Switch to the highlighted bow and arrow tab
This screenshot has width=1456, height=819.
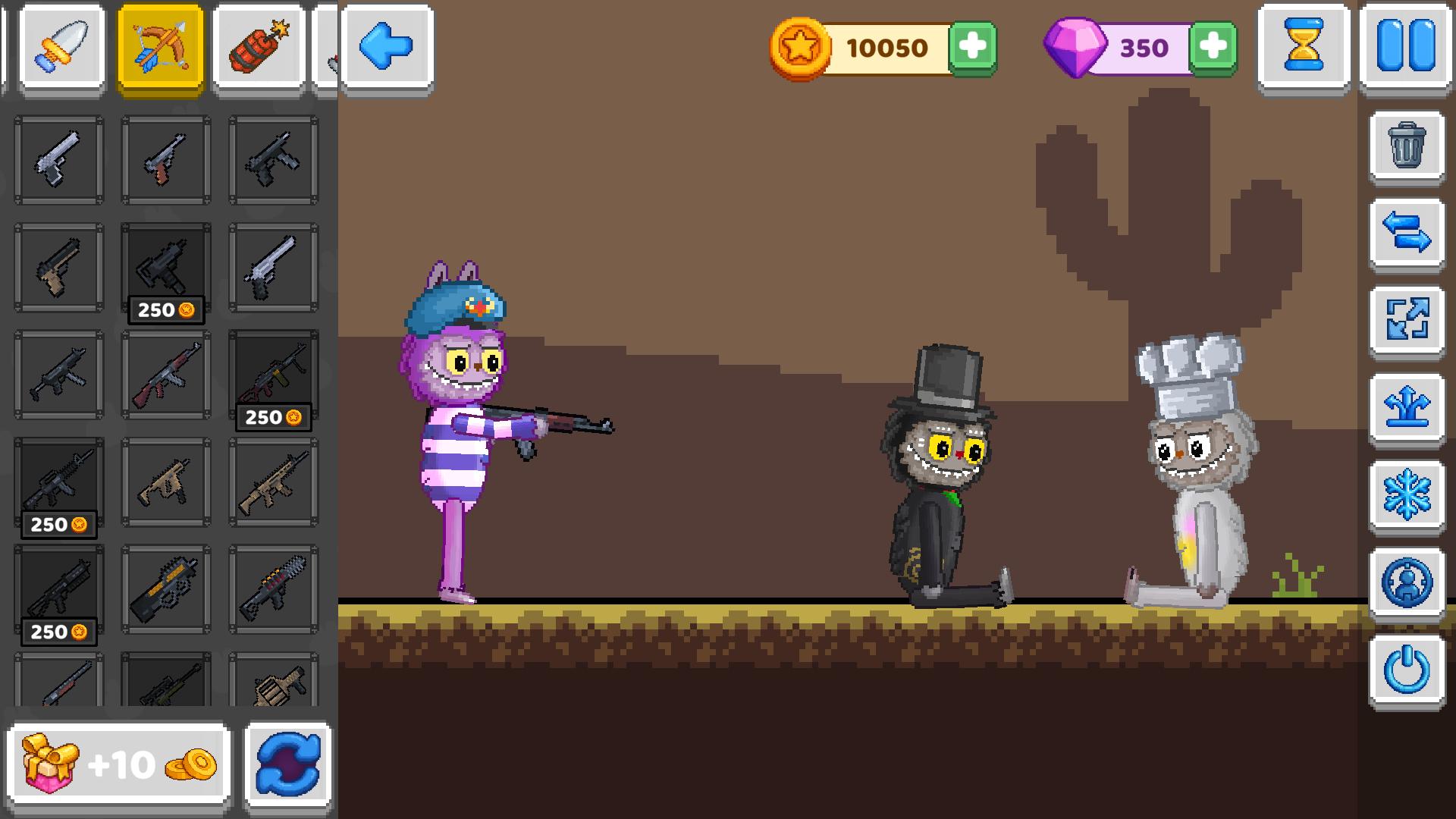[162, 48]
